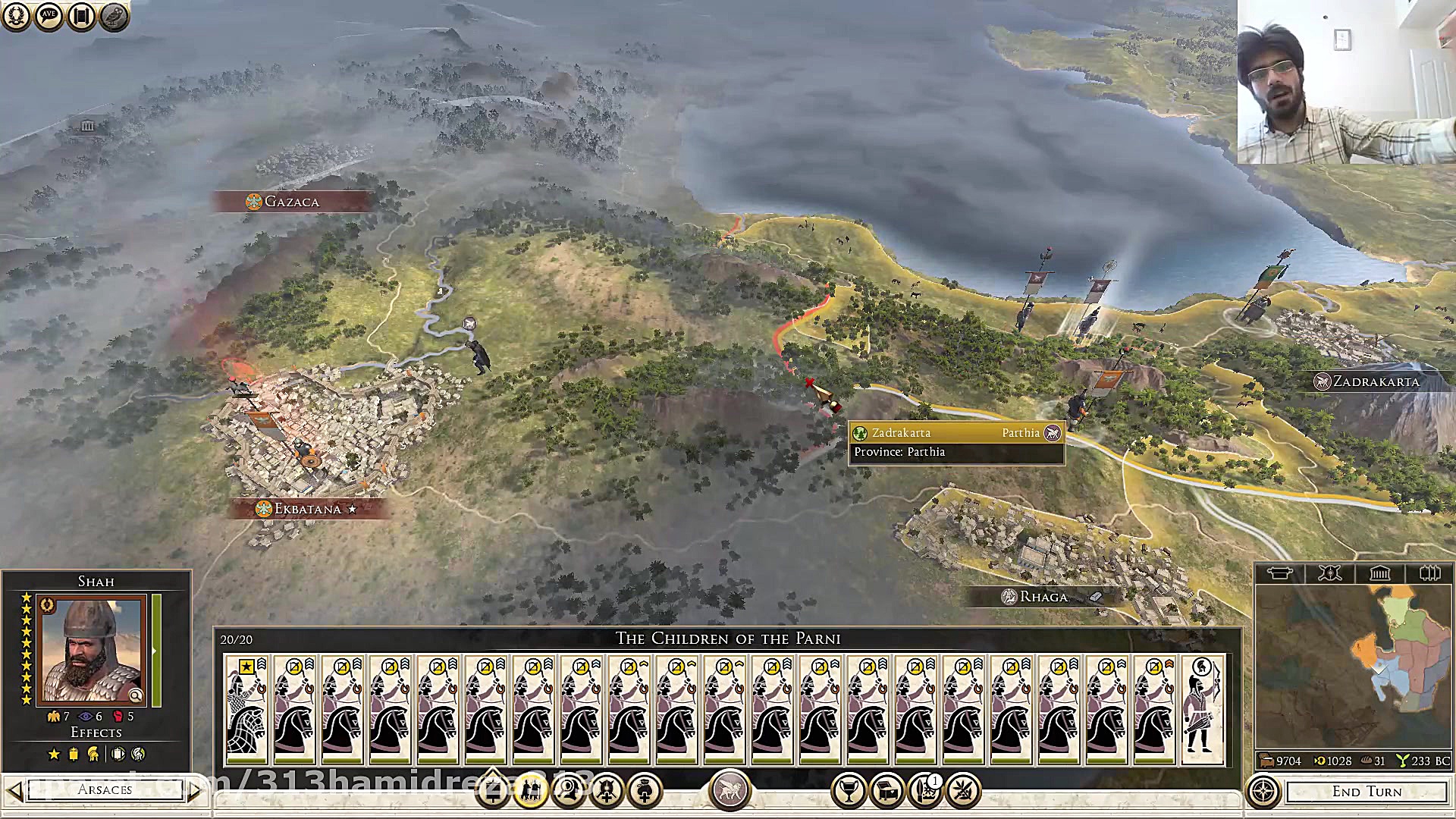1456x819 pixels.
Task: Switch minimap to temple buildings tab
Action: pyautogui.click(x=1379, y=573)
